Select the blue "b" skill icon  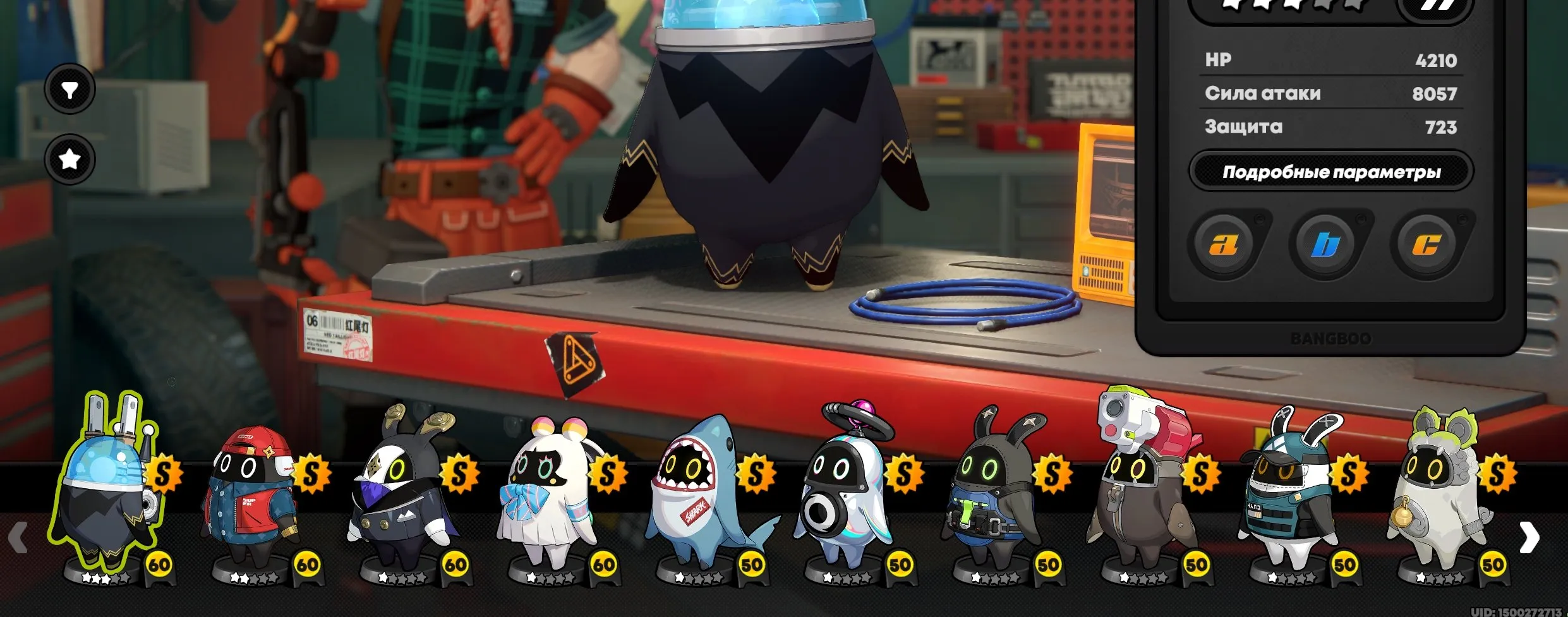pos(1325,244)
